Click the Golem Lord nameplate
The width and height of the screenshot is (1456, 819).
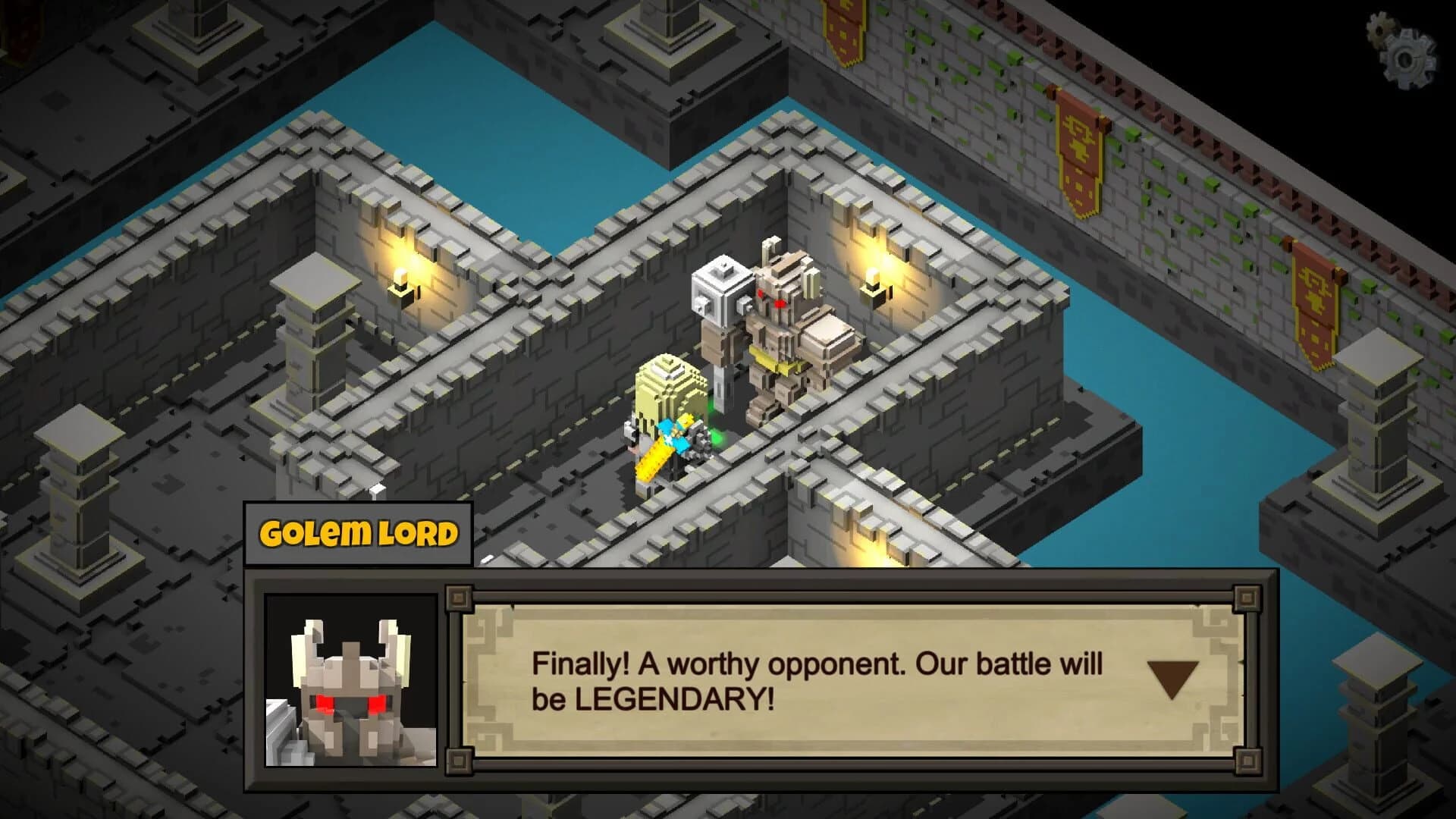click(x=356, y=533)
